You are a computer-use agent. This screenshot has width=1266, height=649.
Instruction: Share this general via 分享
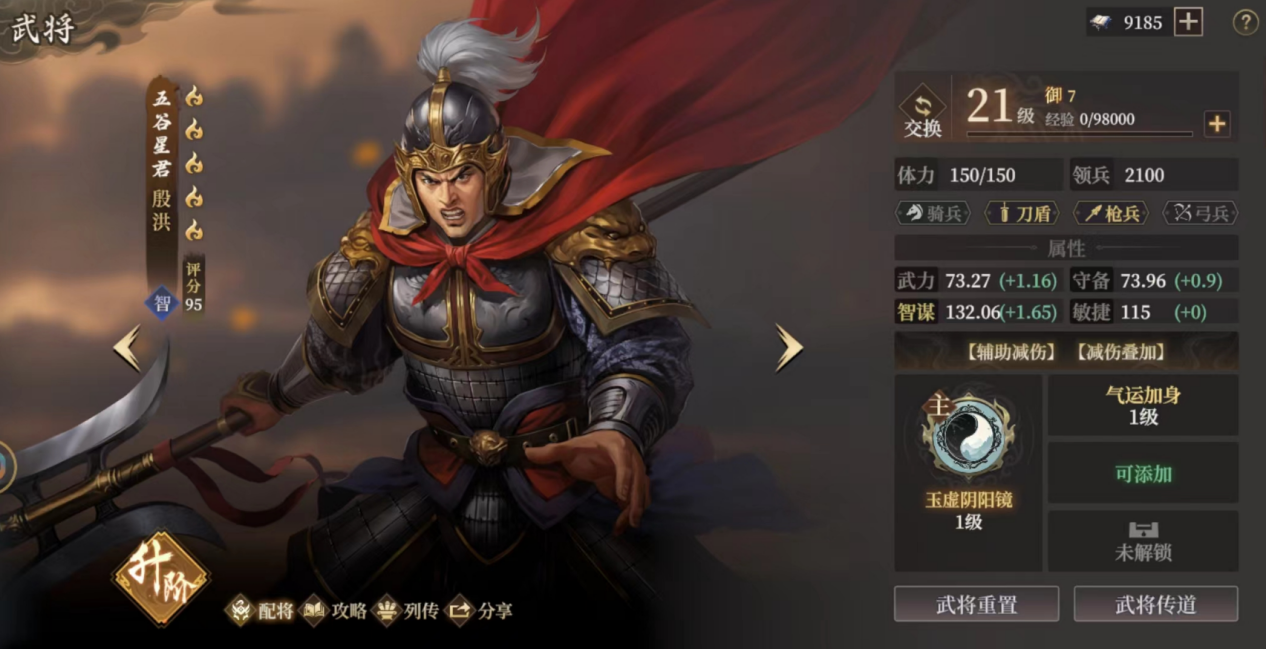pyautogui.click(x=481, y=611)
